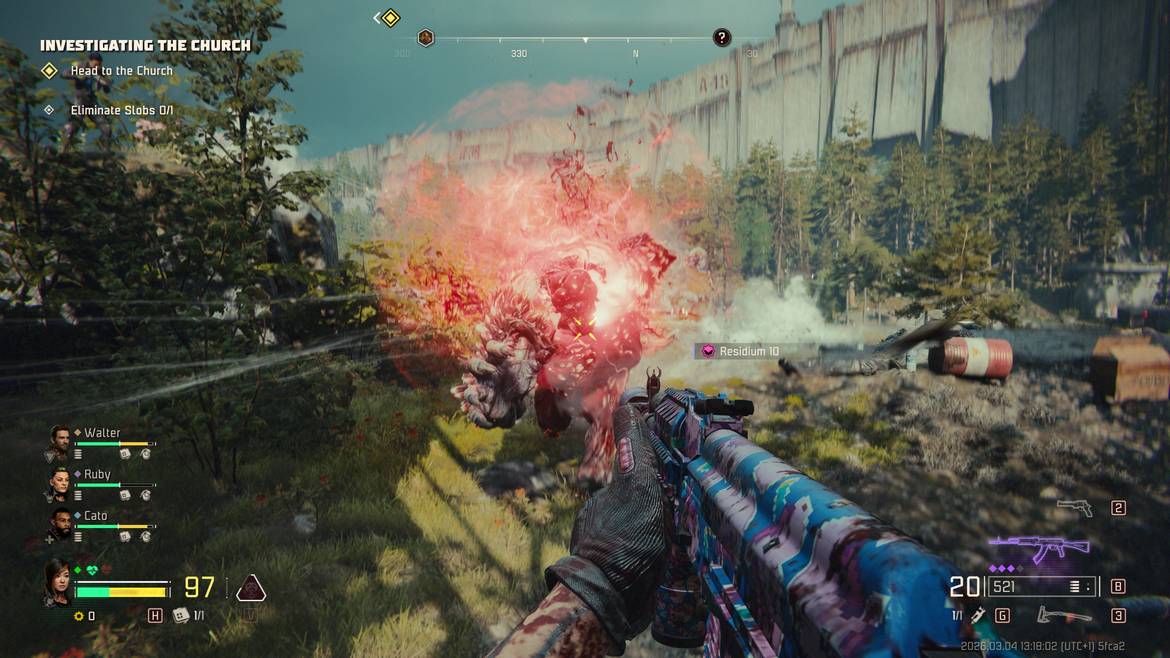Select the Investigating the Church quest title
The image size is (1170, 658).
coord(145,45)
